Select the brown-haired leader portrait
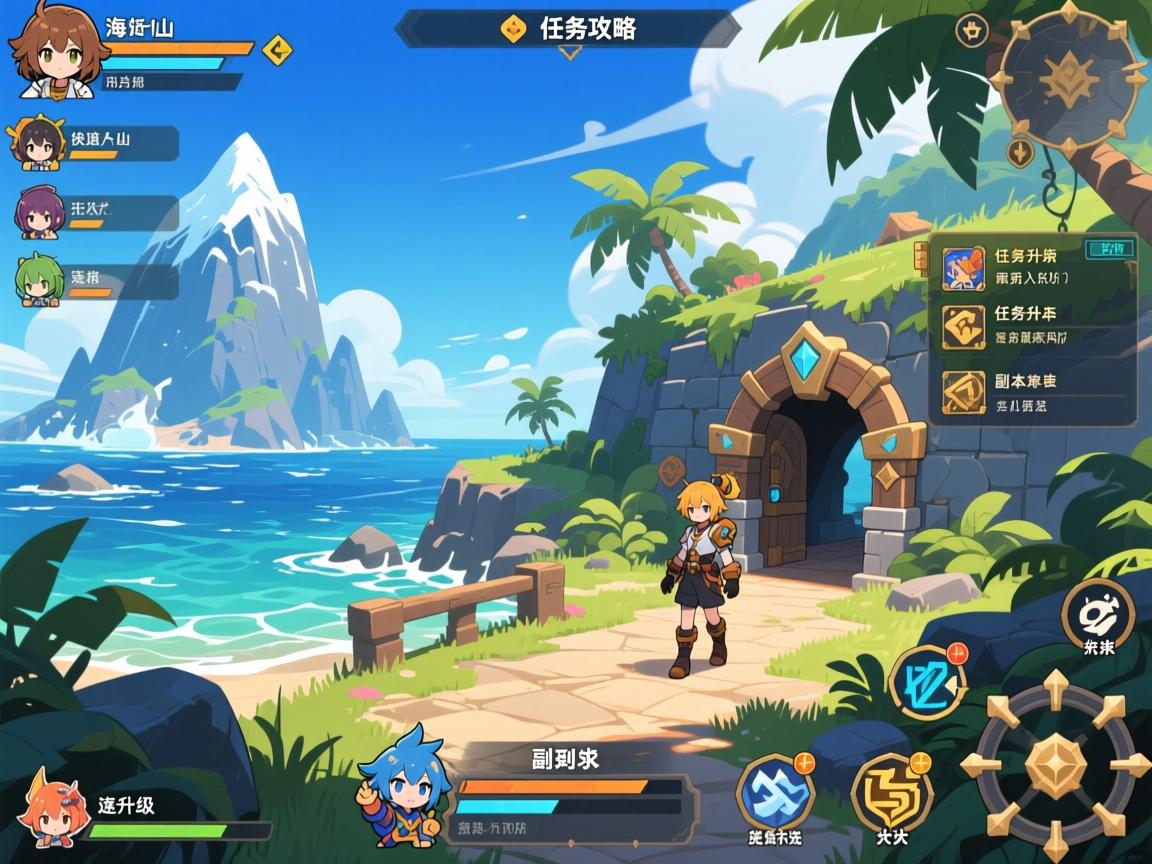 tap(57, 52)
